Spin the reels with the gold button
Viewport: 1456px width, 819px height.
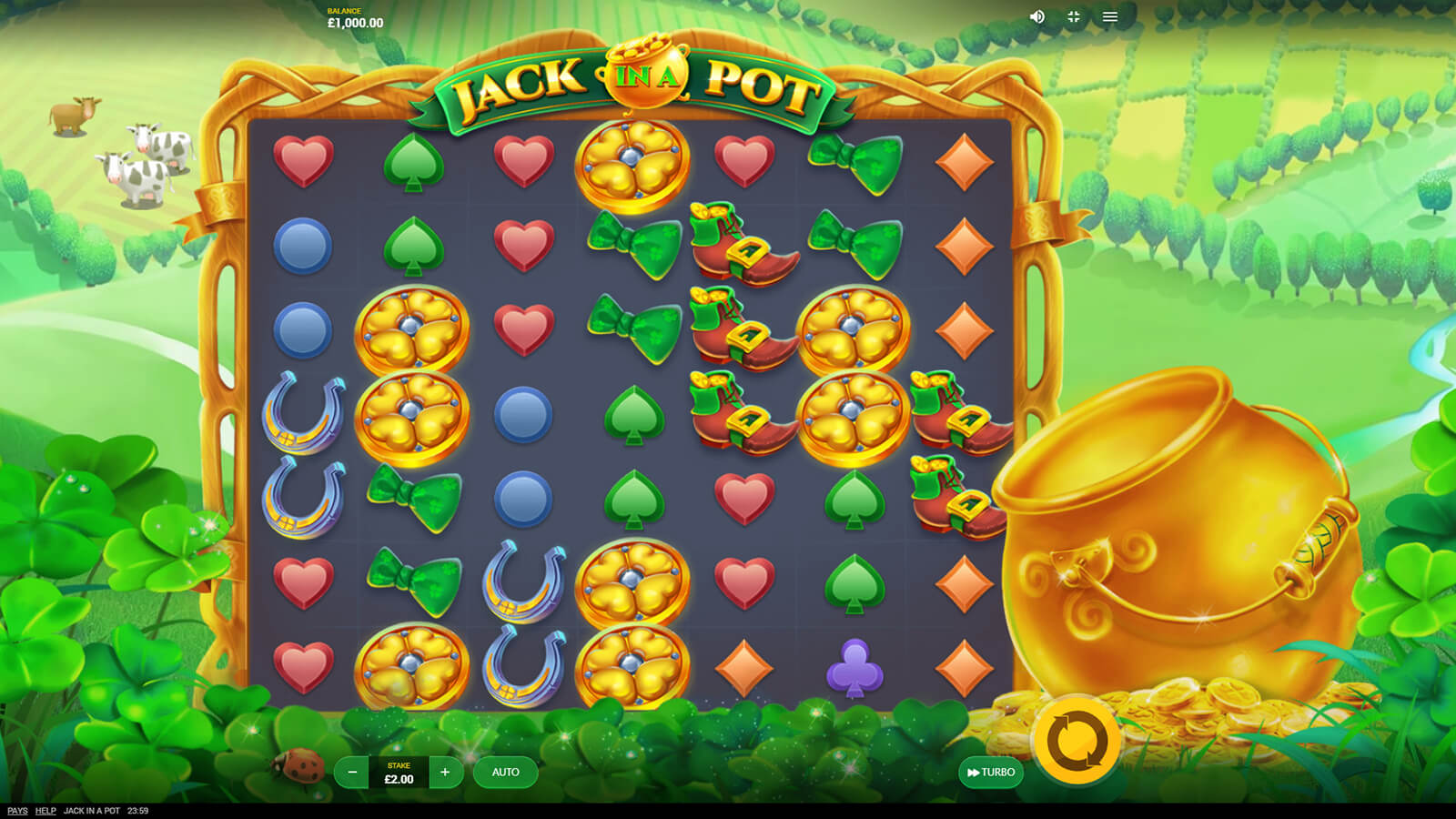1077,741
